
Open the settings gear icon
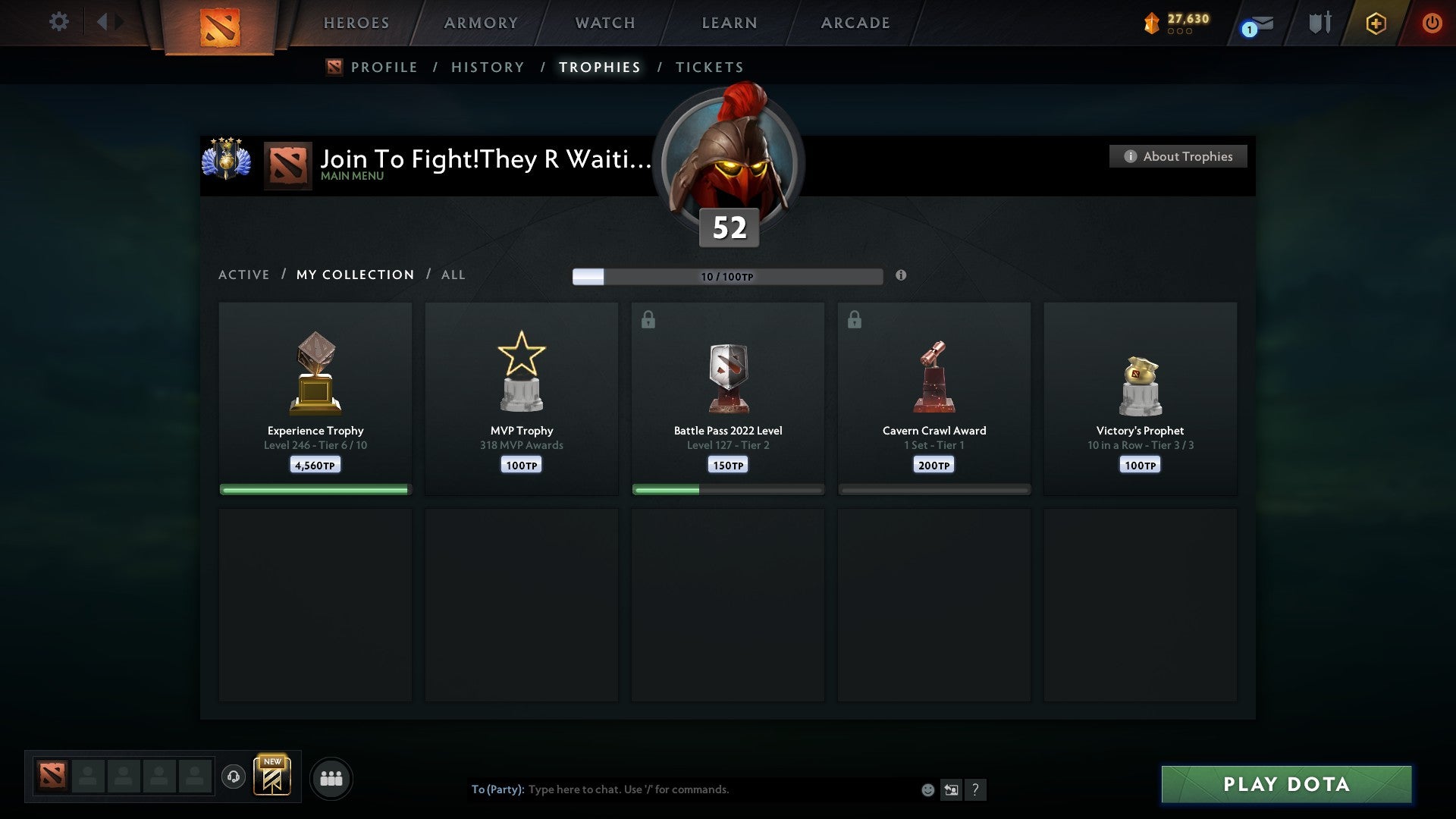[x=58, y=22]
